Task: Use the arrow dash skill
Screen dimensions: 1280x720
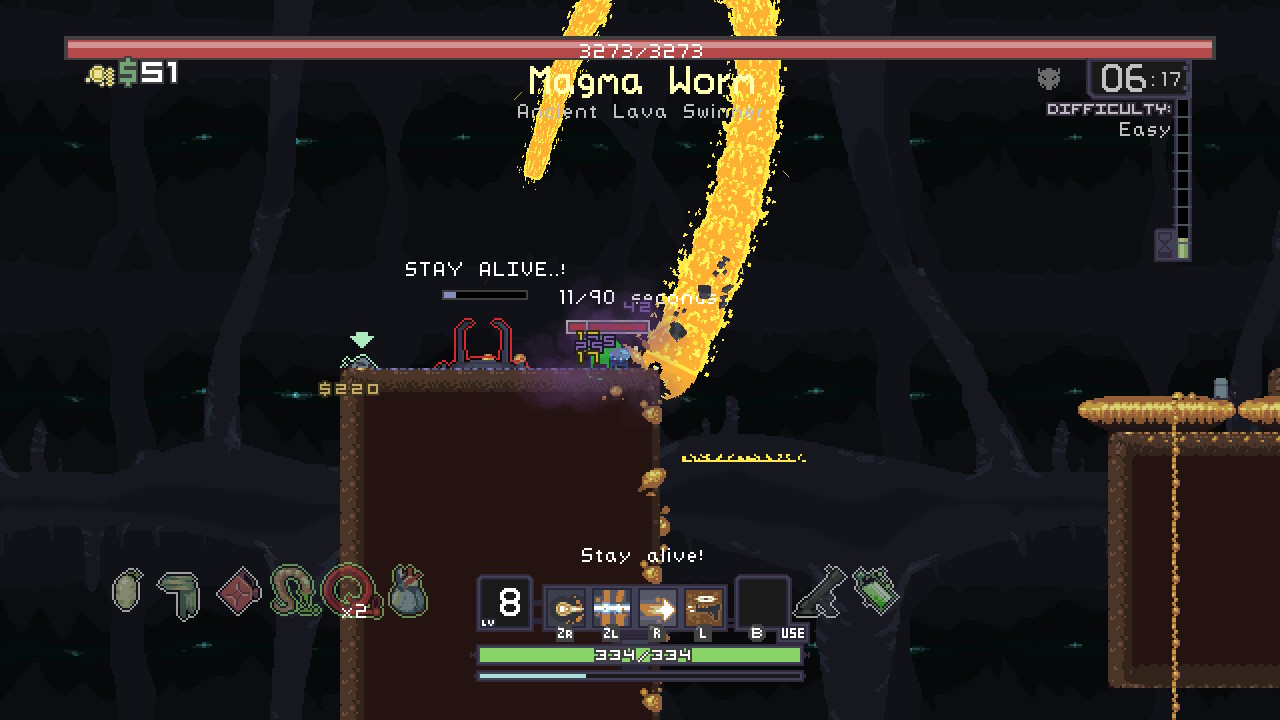Action: (x=658, y=607)
